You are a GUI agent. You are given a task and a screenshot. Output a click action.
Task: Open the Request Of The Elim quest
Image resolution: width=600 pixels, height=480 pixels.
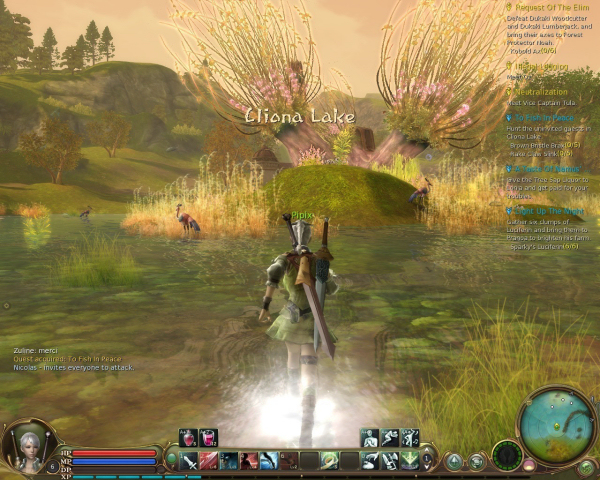tap(552, 8)
